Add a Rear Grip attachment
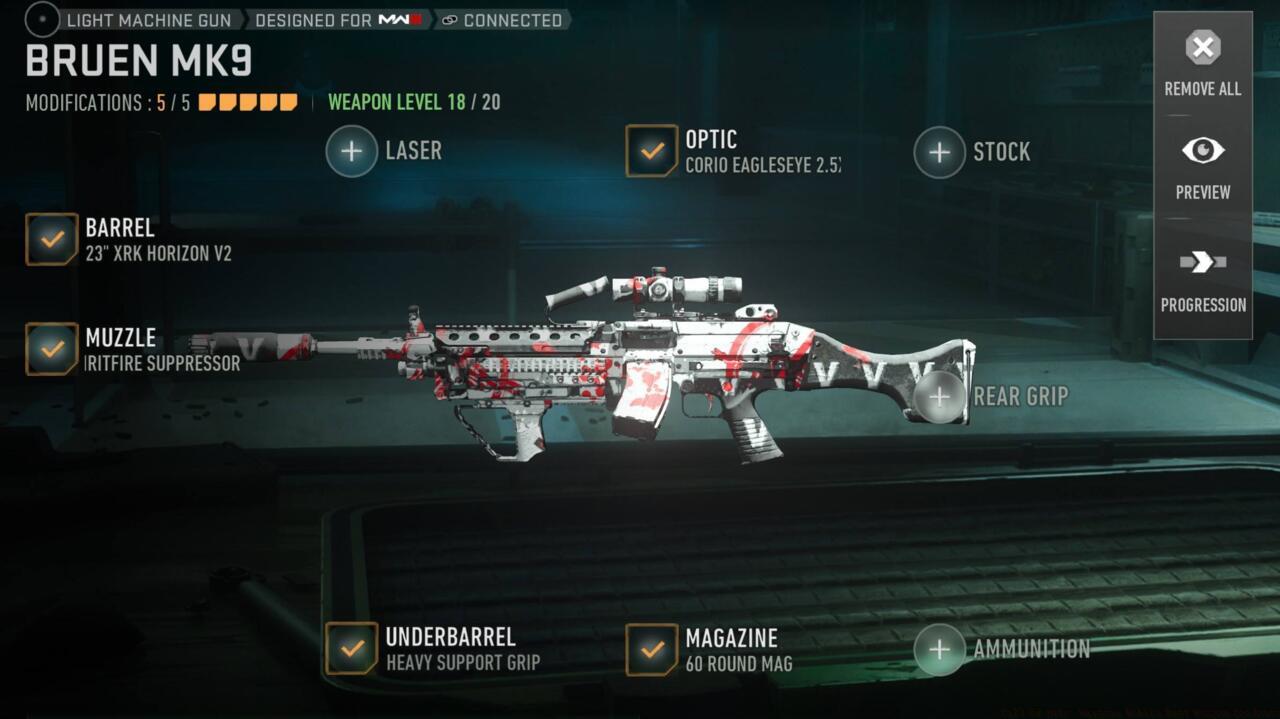The width and height of the screenshot is (1280, 719). pyautogui.click(x=940, y=397)
